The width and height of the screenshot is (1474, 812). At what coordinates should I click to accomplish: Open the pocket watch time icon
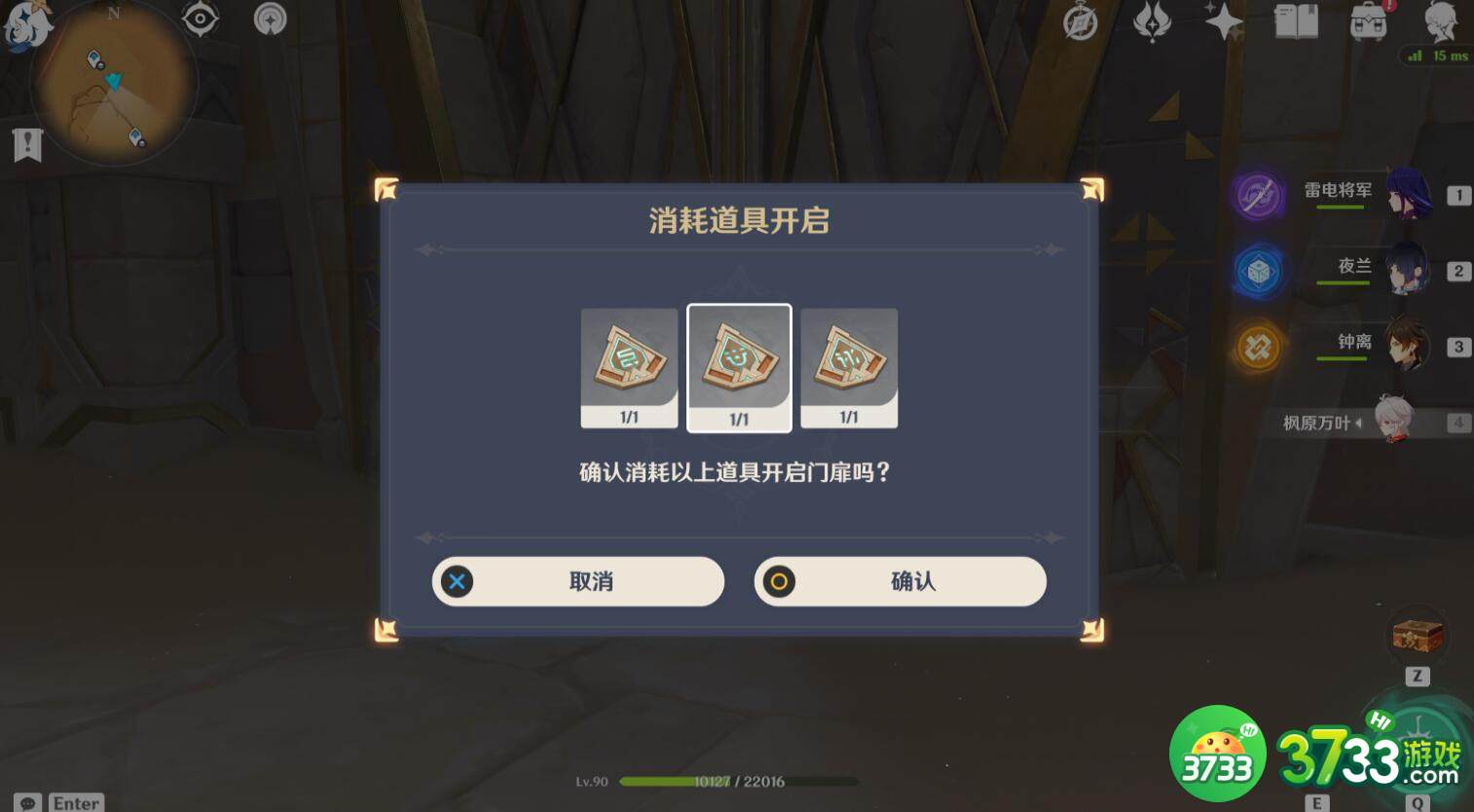pyautogui.click(x=1080, y=24)
